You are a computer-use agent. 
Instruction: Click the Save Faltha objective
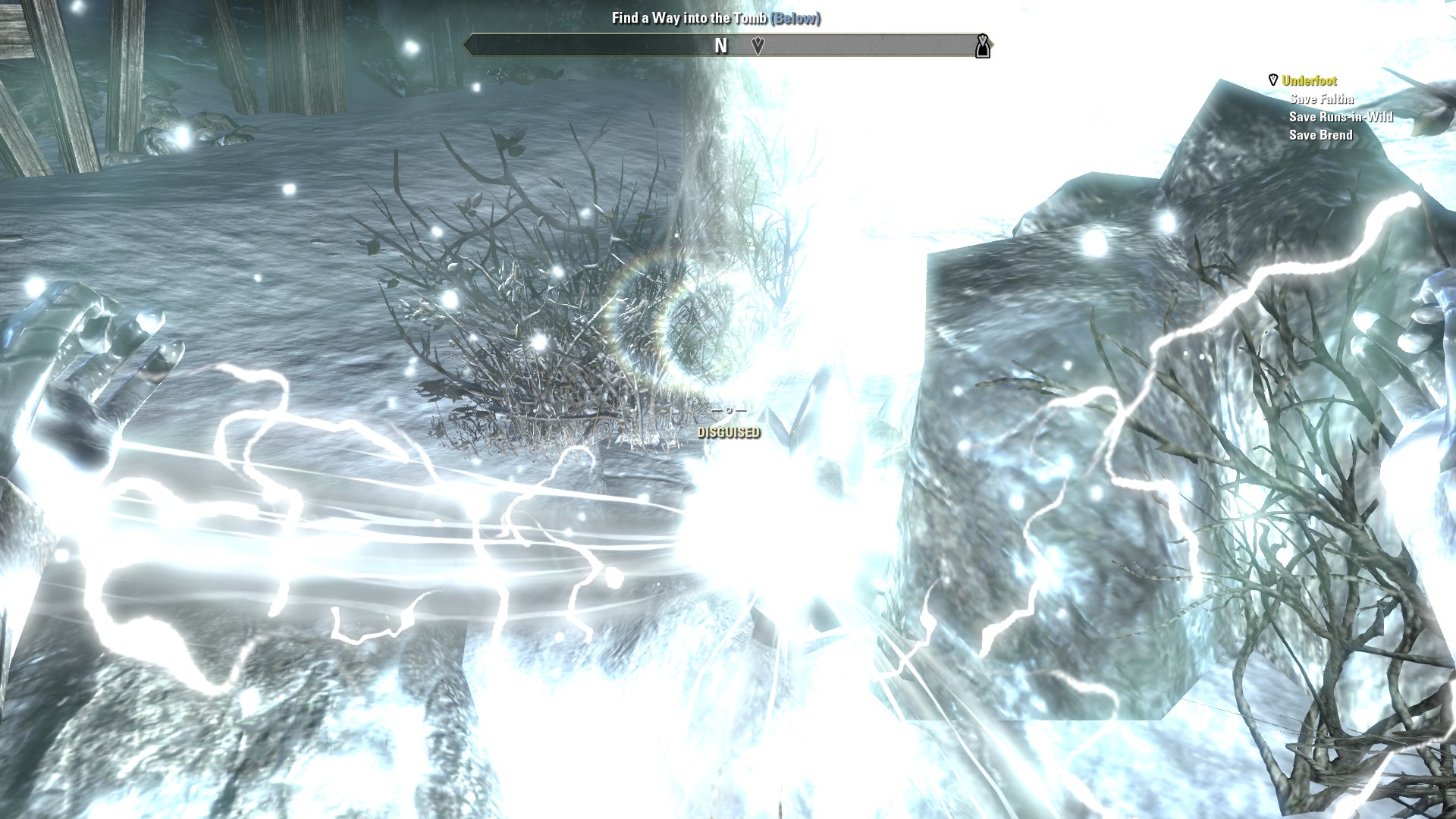pos(1321,99)
